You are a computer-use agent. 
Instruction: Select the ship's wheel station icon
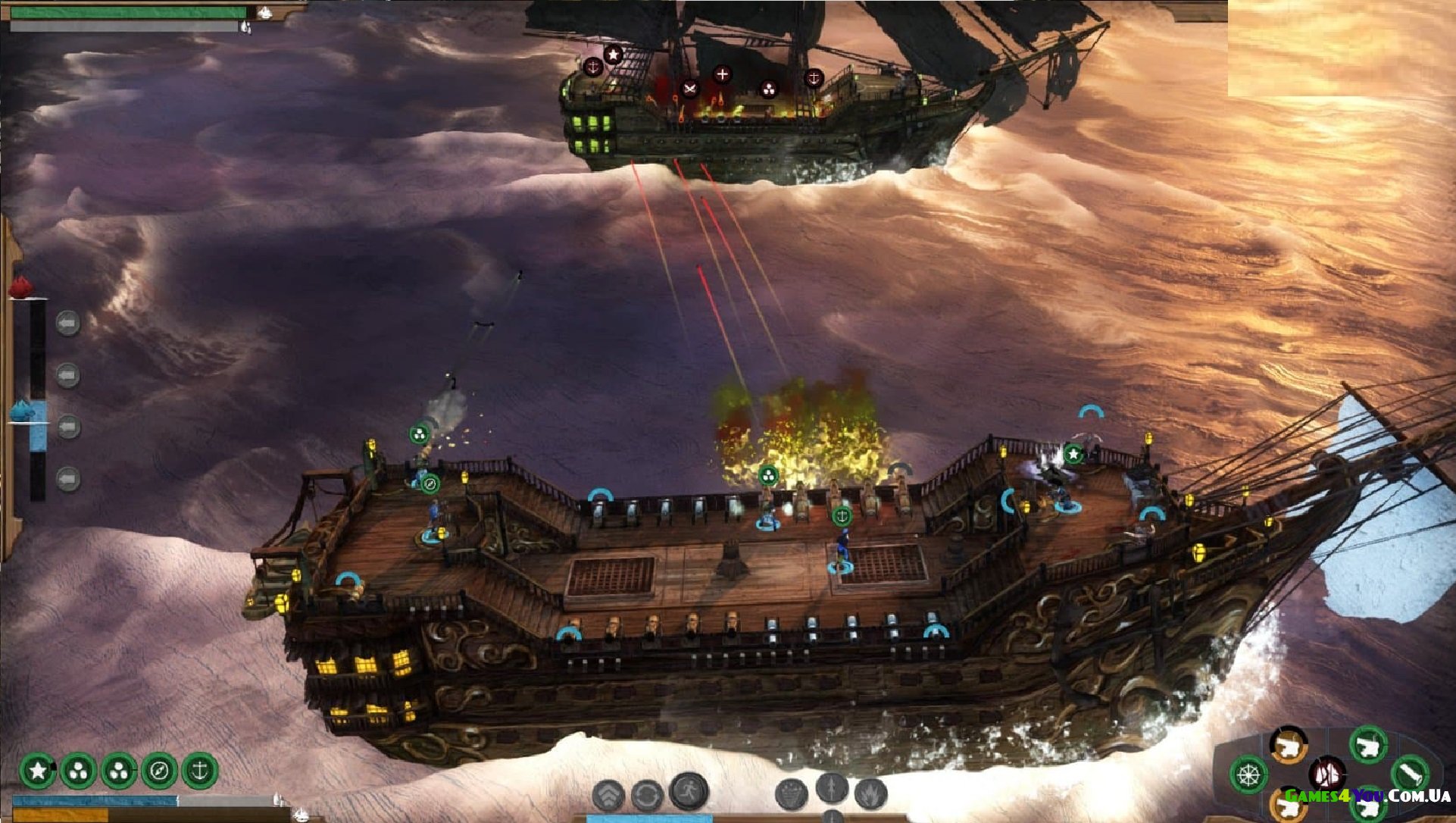pos(1249,775)
